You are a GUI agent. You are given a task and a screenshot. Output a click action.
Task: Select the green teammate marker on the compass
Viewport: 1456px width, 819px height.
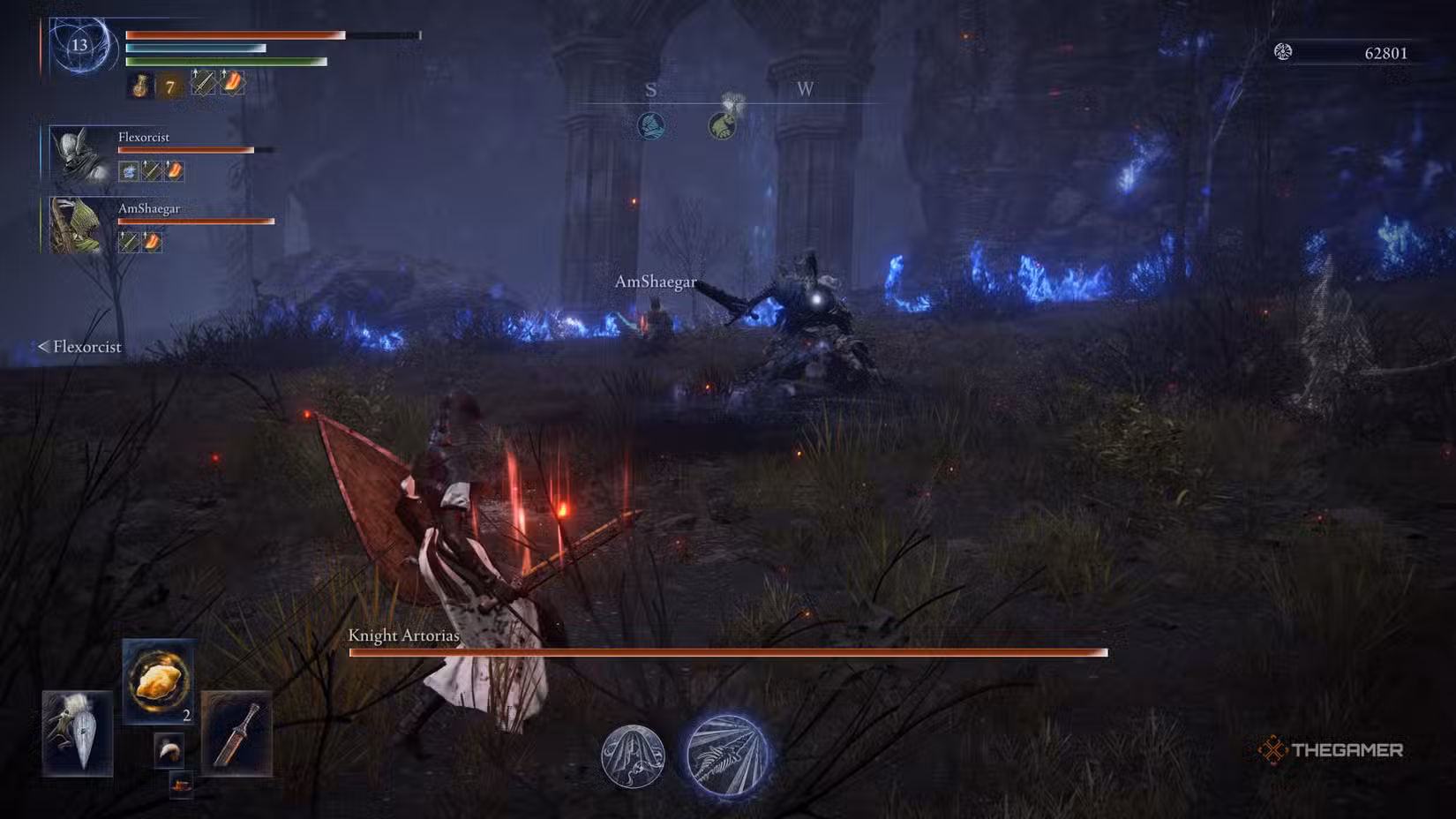(723, 125)
